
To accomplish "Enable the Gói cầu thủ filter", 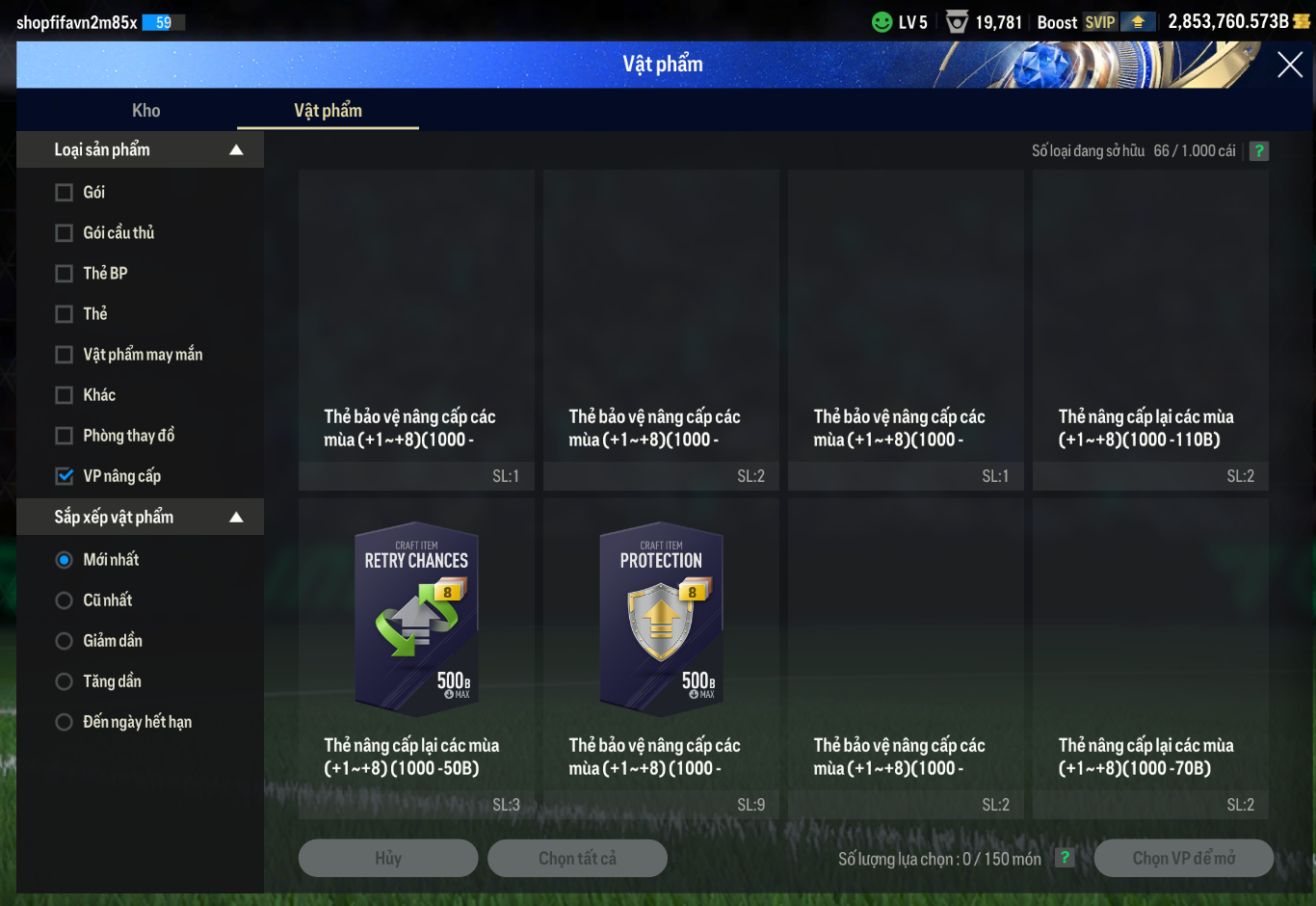I will coord(65,233).
